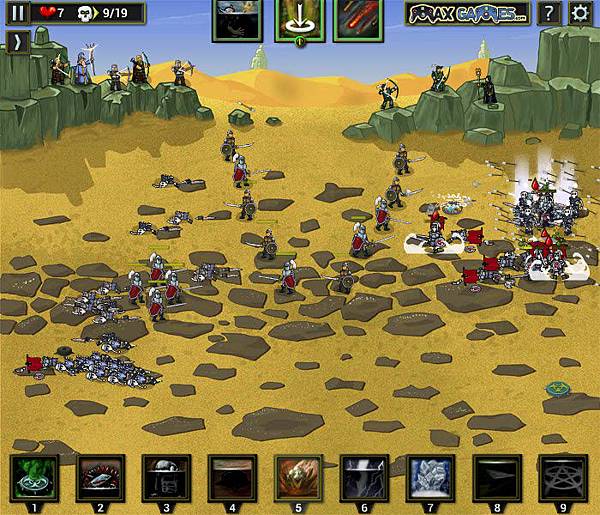Select spell slot 1 with green rune
Image resolution: width=600 pixels, height=515 pixels.
(34, 477)
